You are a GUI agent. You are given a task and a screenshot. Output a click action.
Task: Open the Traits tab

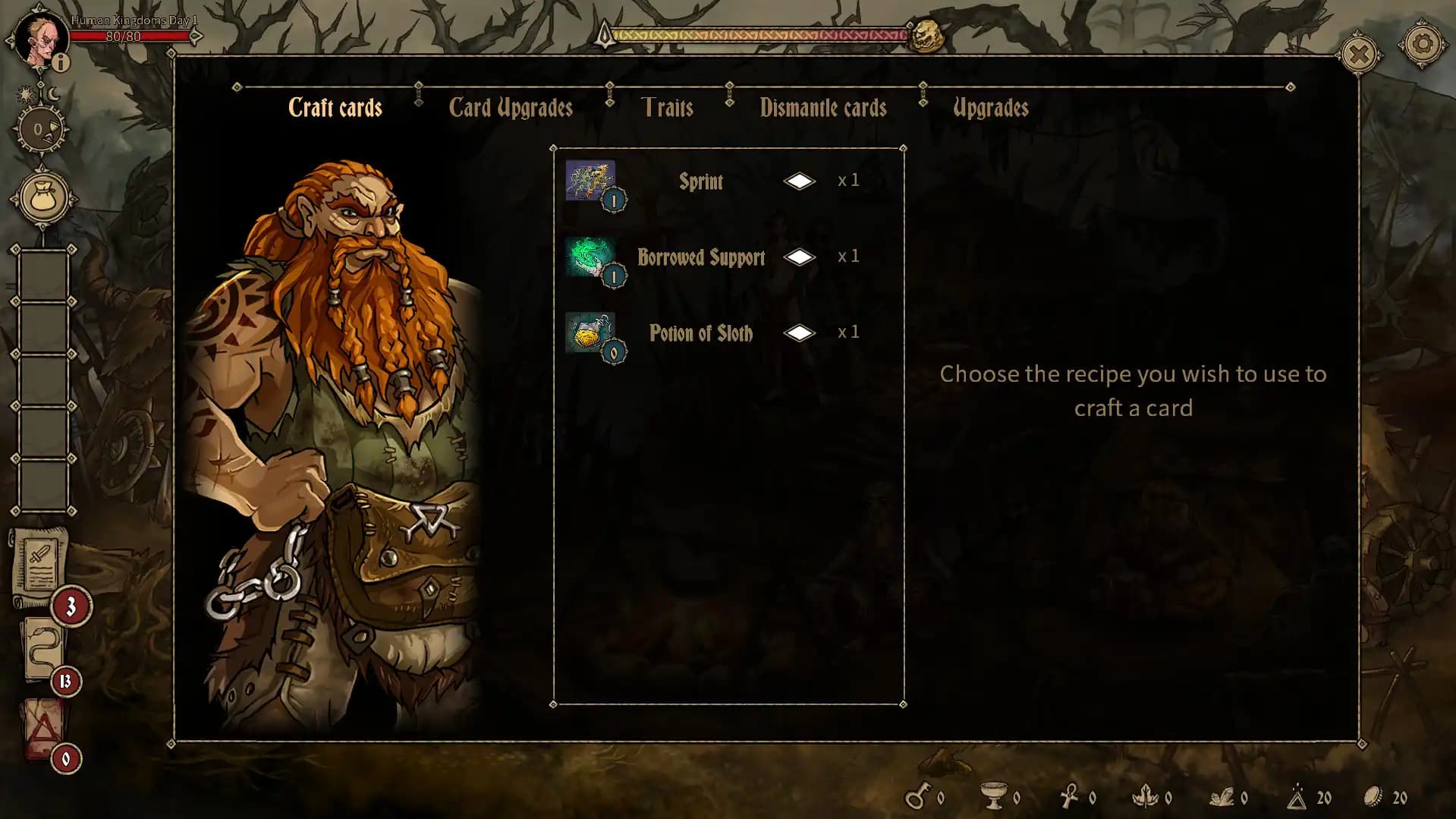[x=668, y=108]
